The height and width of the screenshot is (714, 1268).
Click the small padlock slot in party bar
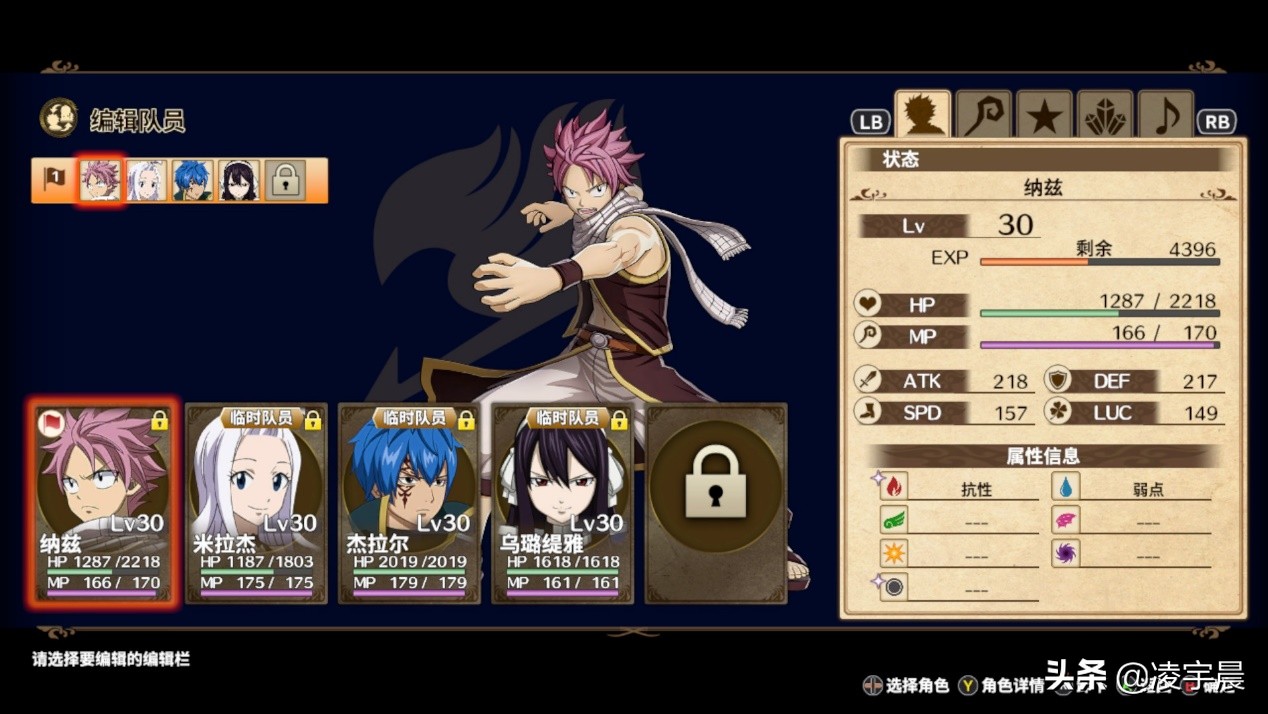click(x=286, y=181)
